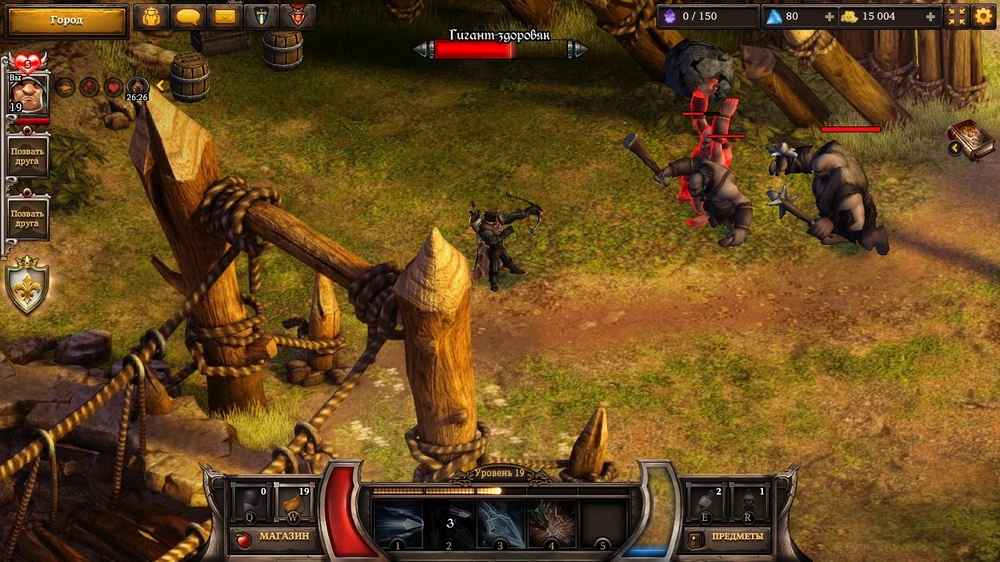
Task: Open the Магазин shop
Action: coord(274,537)
